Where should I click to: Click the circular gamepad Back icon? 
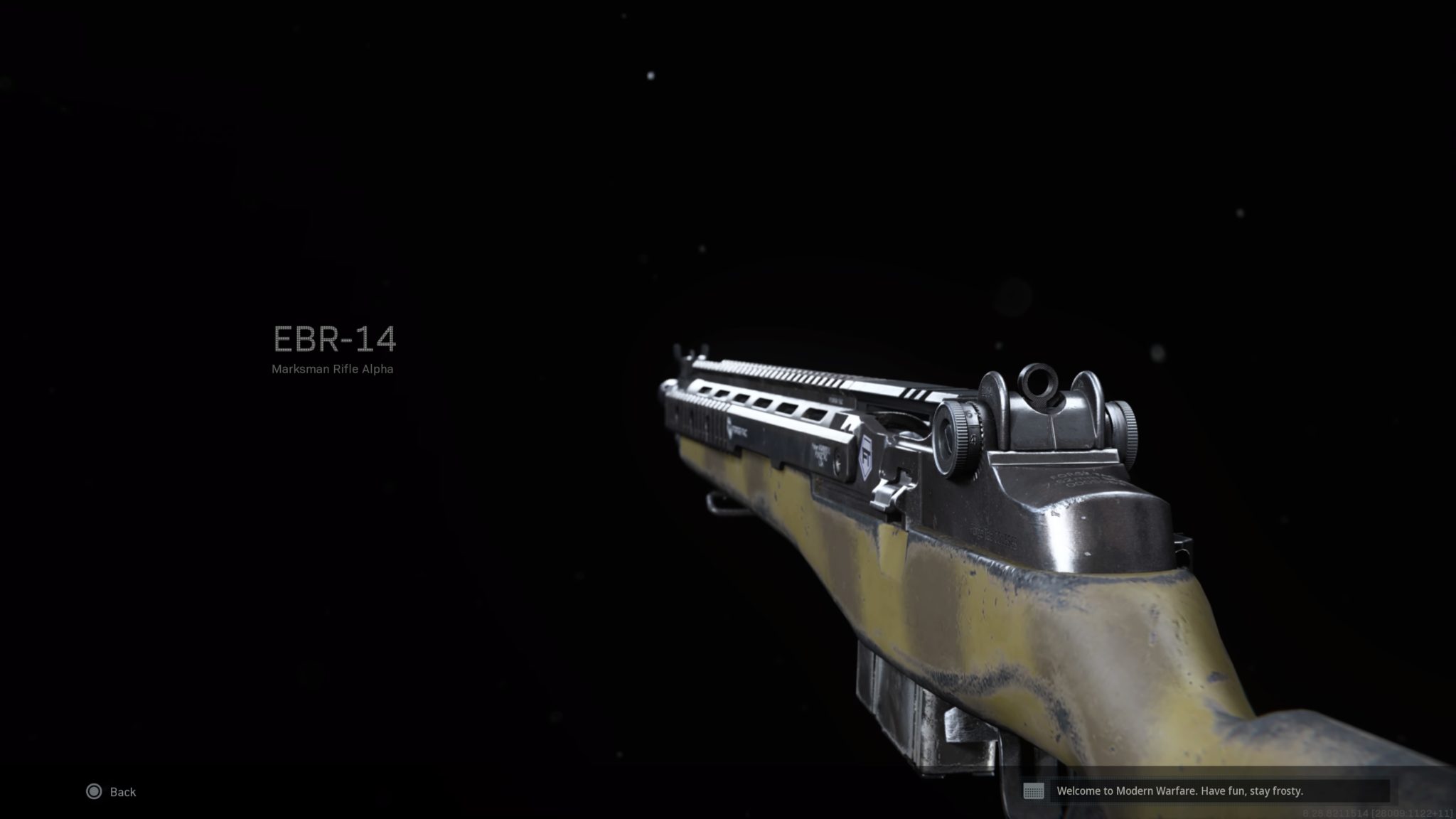tap(94, 791)
